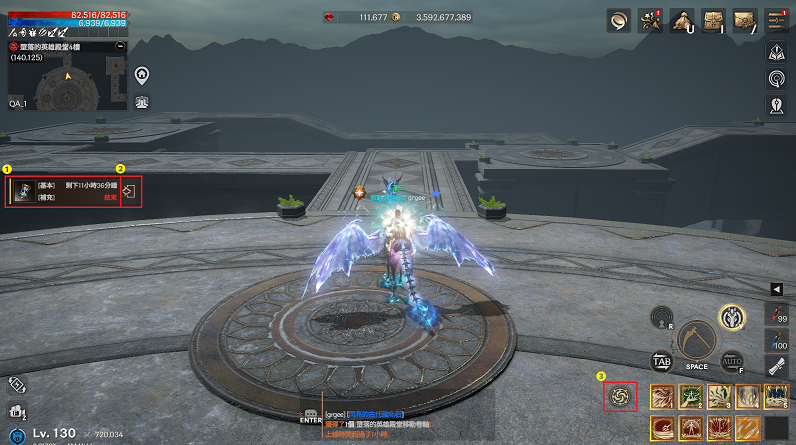This screenshot has height=445, width=796.
Task: Use the red potion with 99 count
Action: coord(778,313)
